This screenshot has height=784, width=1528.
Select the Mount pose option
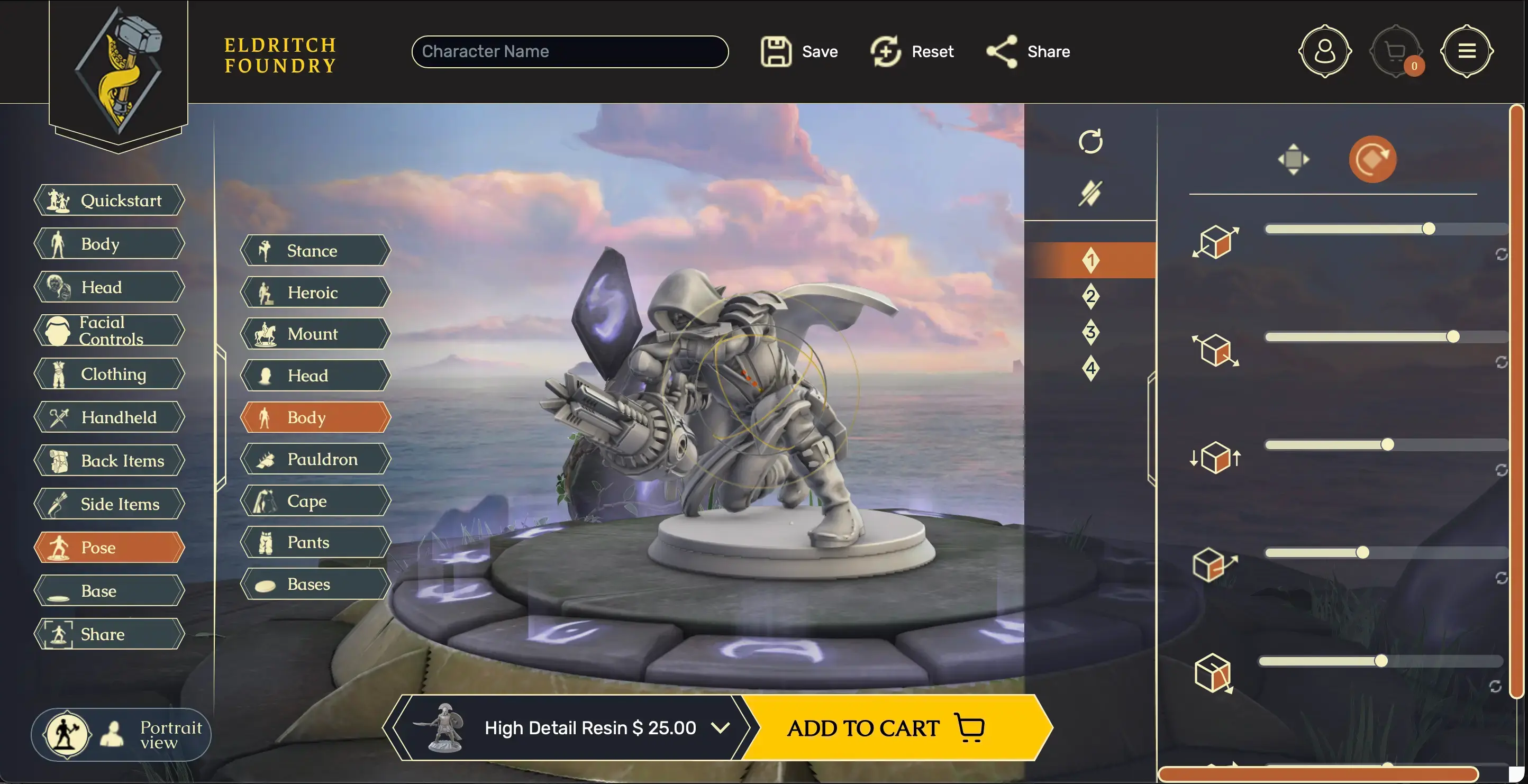[x=314, y=334]
